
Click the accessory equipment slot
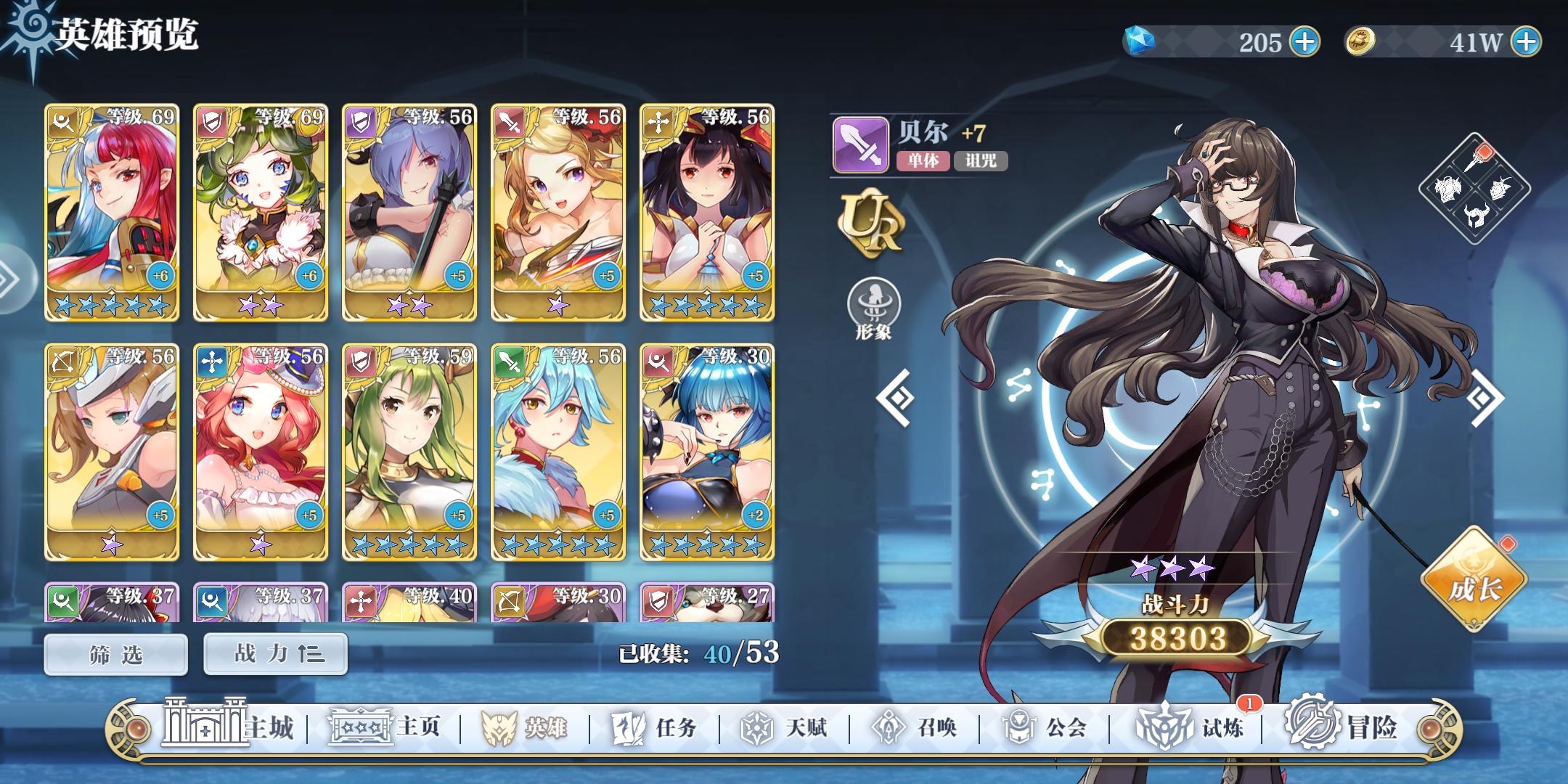(1500, 189)
